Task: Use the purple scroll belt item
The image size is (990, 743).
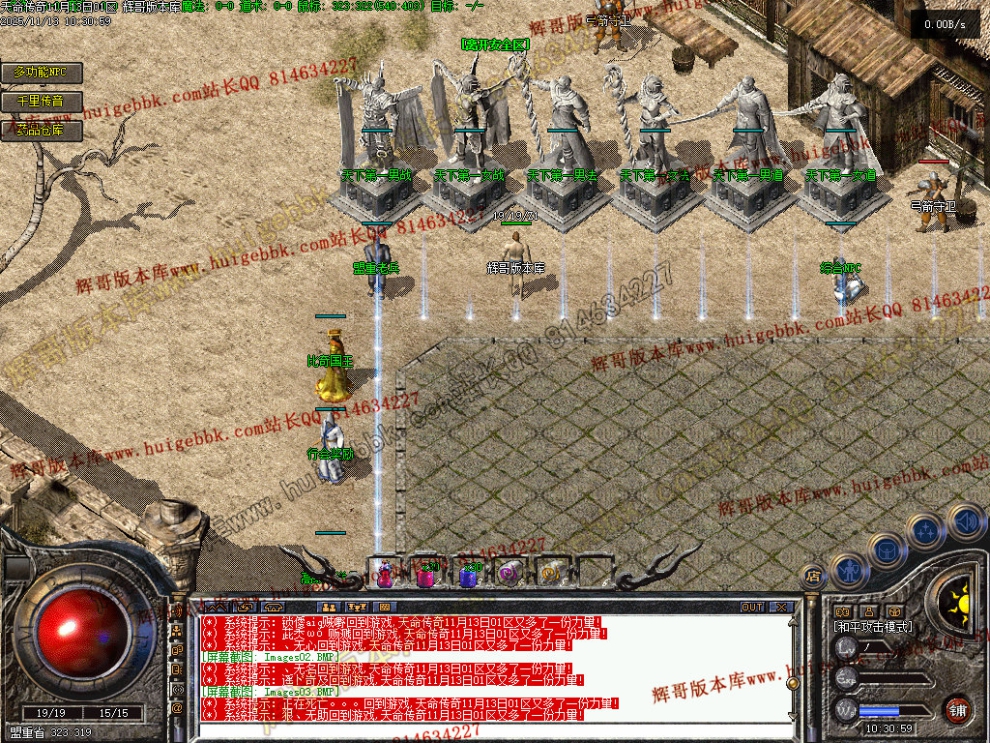Action: (510, 573)
